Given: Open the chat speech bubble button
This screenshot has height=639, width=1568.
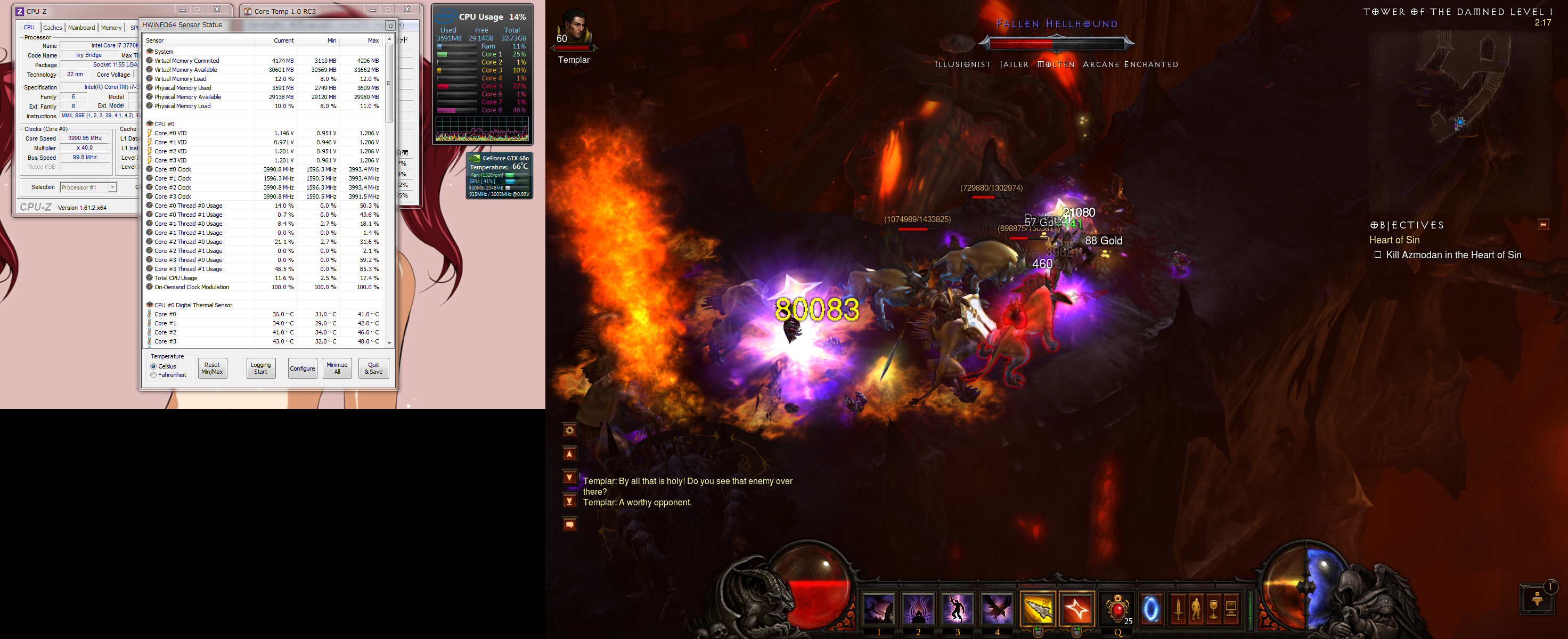Looking at the screenshot, I should (x=569, y=525).
